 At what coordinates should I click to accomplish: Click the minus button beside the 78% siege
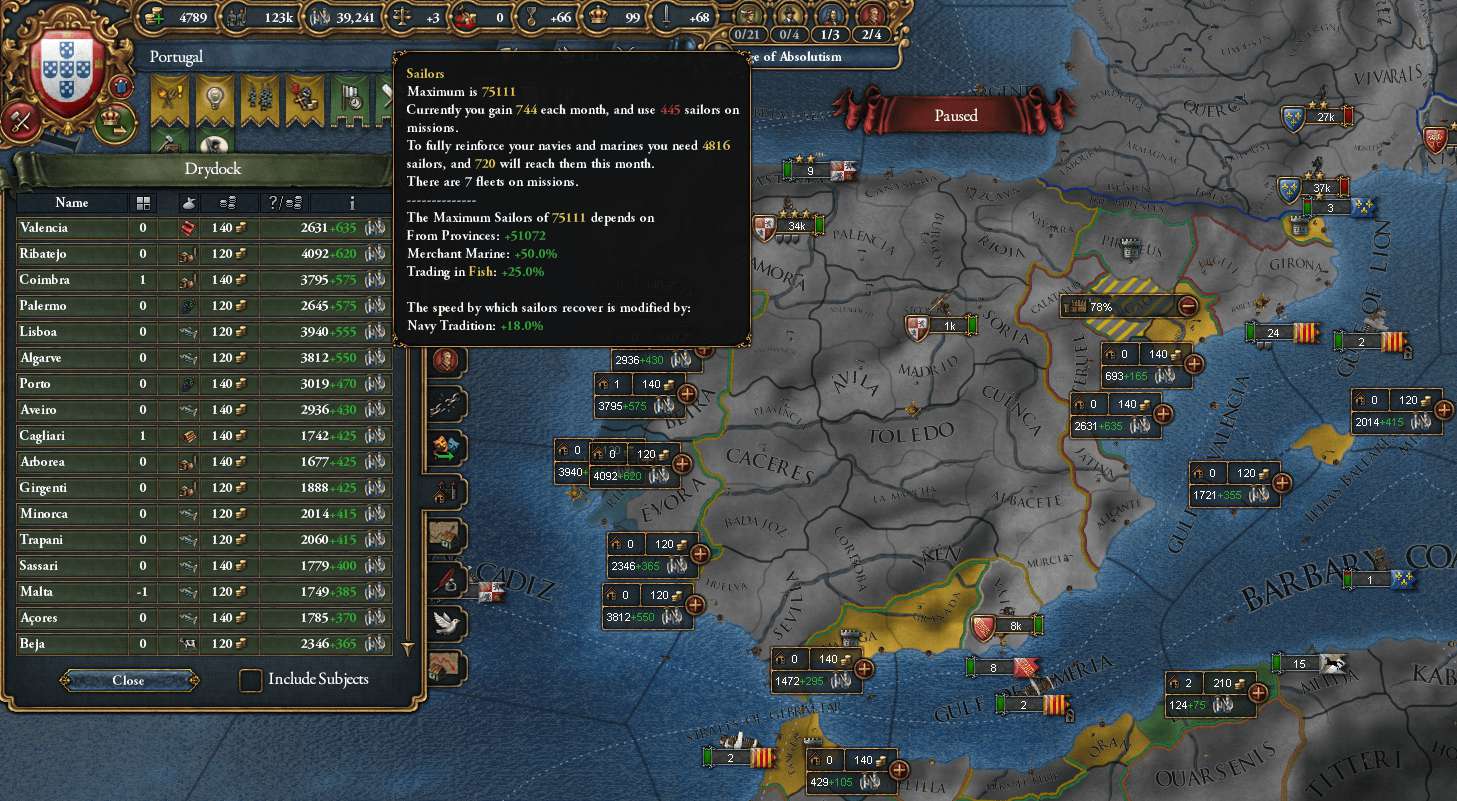point(1188,306)
